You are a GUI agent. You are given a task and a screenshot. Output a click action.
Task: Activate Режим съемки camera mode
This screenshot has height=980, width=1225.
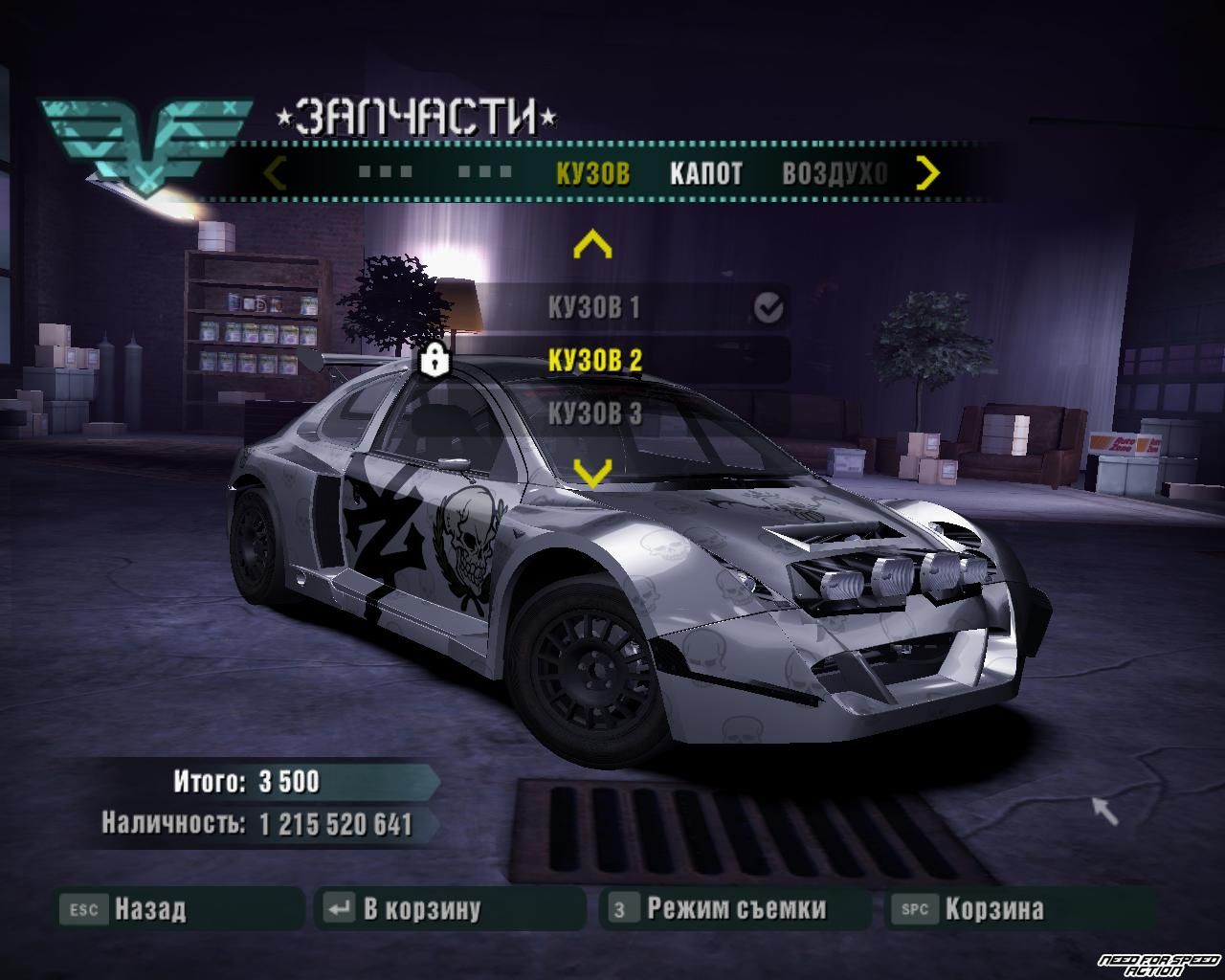[735, 908]
